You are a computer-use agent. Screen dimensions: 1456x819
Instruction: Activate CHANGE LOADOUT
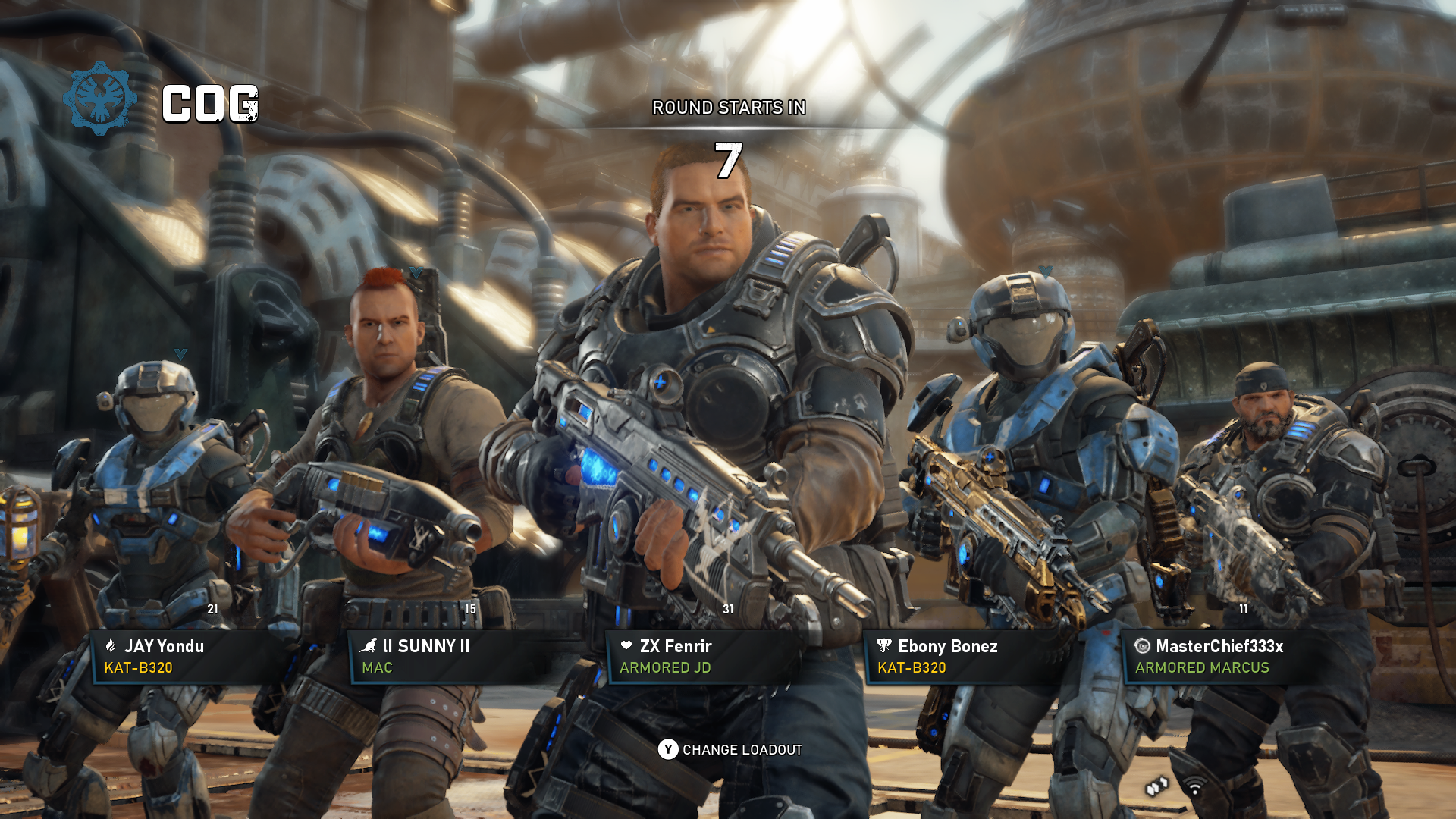tap(742, 749)
